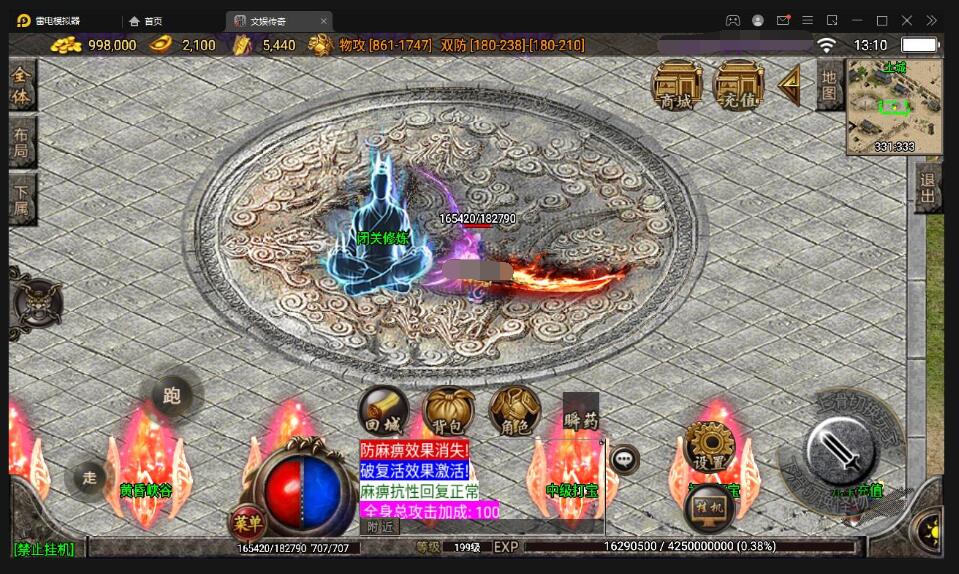Click the 土城 minimap

coord(894,106)
